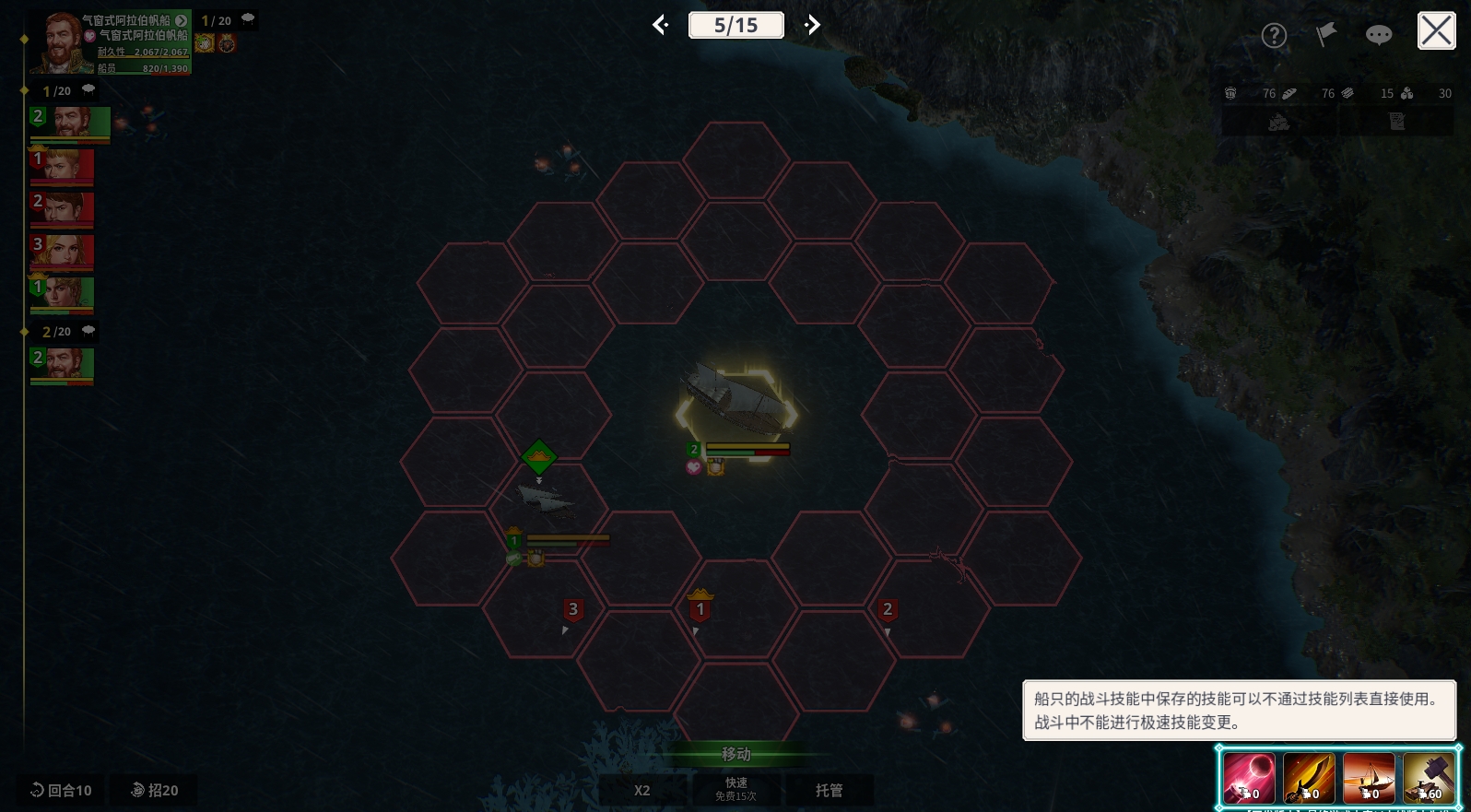Image resolution: width=1471 pixels, height=812 pixels.
Task: Go to the next tutorial page arrow
Action: click(x=812, y=25)
